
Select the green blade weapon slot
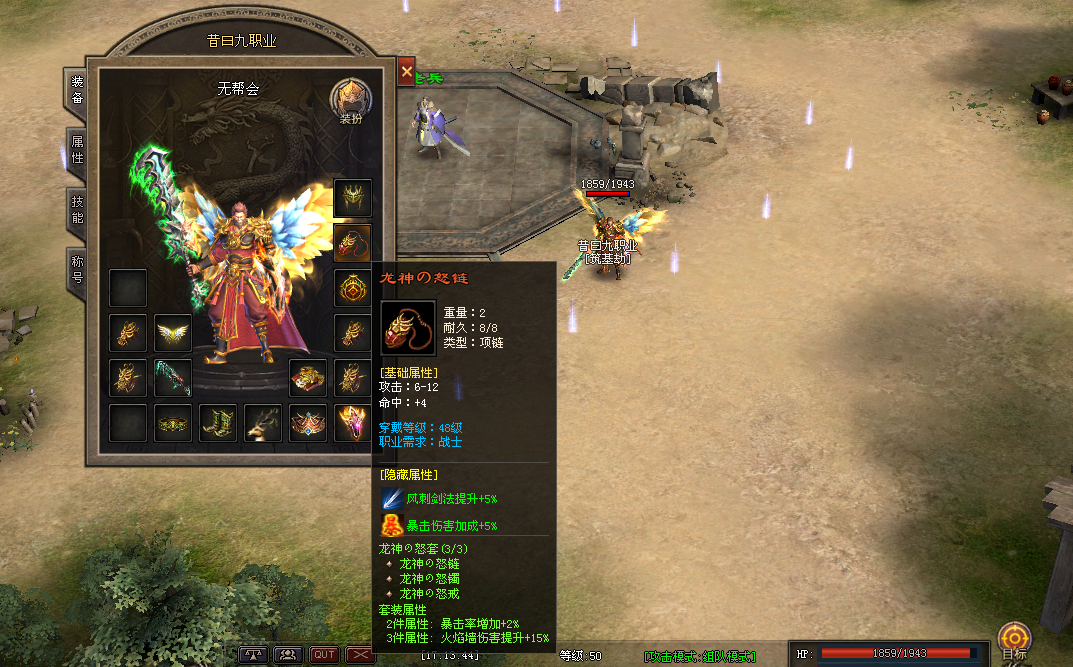[173, 378]
